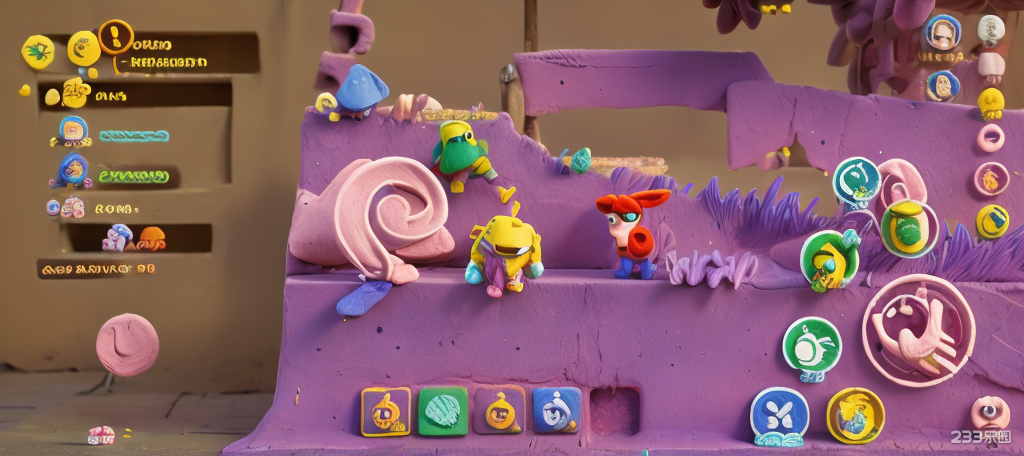Hit the large pink-ringed action button
The width and height of the screenshot is (1024, 456).
click(x=918, y=330)
